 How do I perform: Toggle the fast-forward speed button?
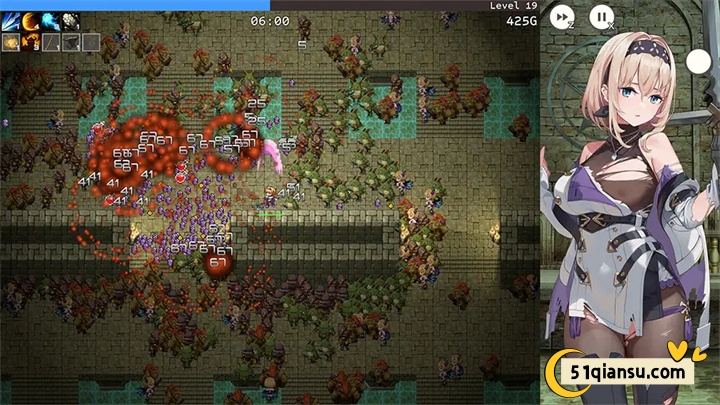pyautogui.click(x=563, y=16)
